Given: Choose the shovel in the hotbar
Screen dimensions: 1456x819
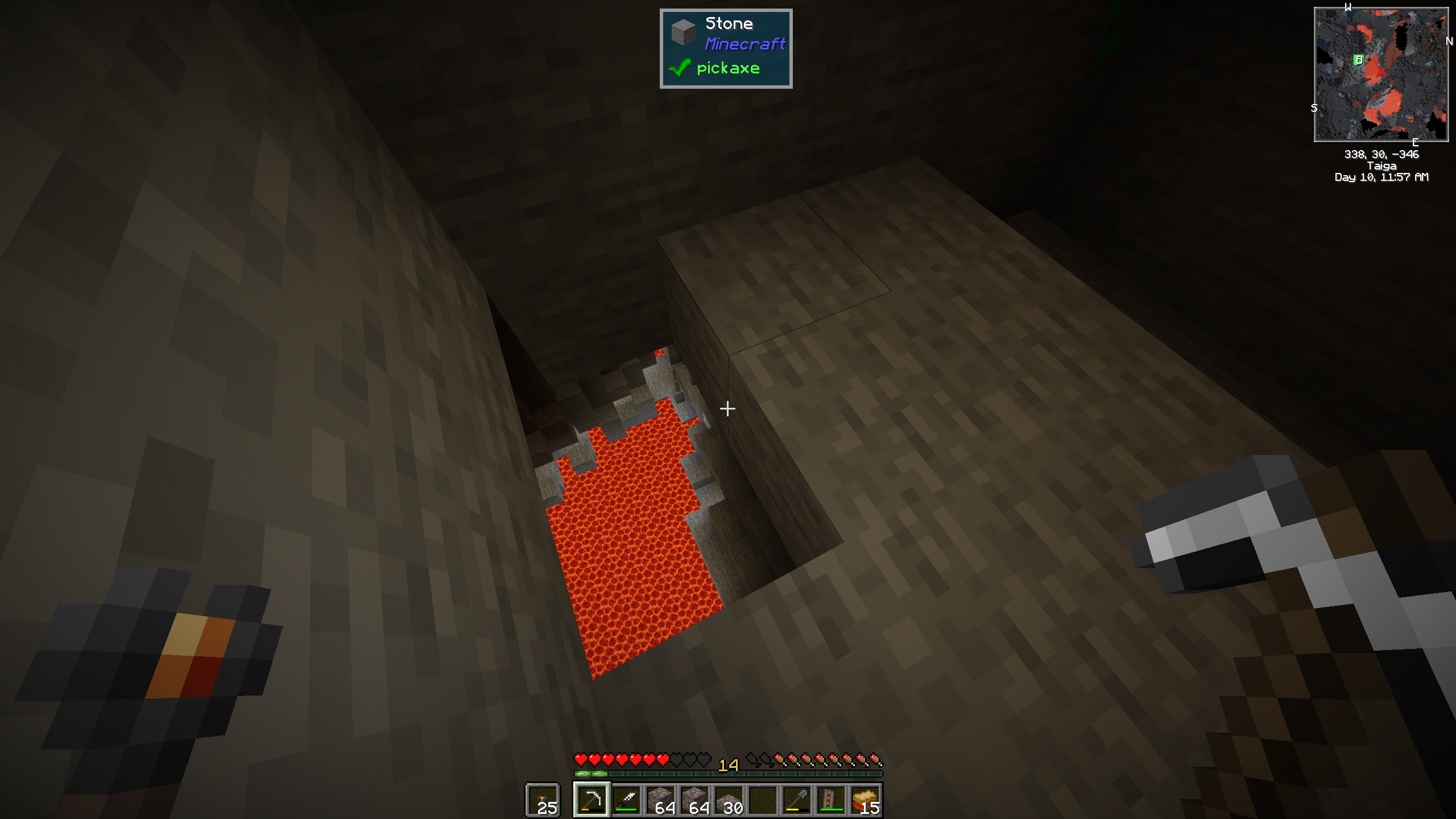Looking at the screenshot, I should point(797,800).
